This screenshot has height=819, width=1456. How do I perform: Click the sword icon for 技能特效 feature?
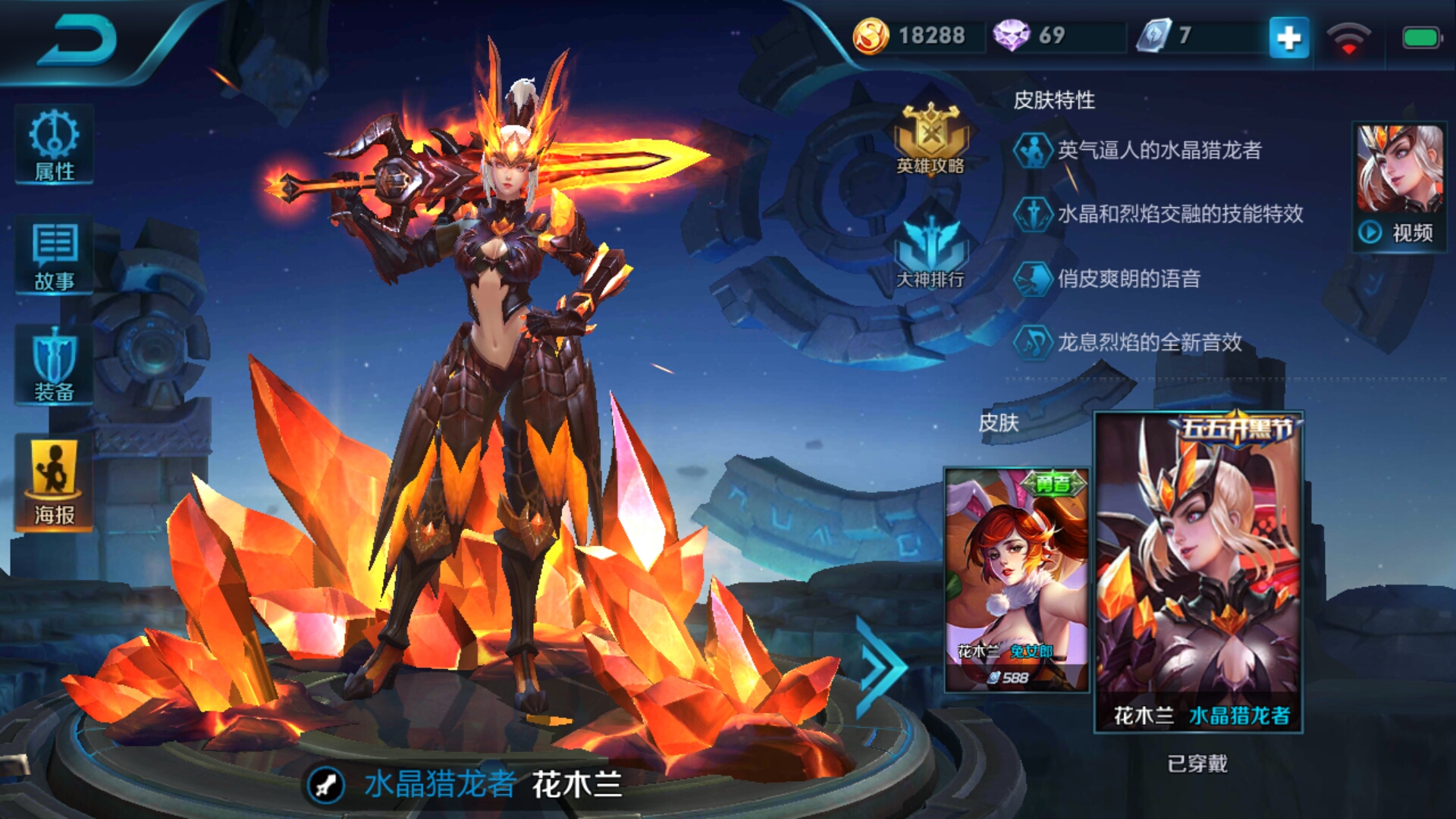pyautogui.click(x=1034, y=216)
